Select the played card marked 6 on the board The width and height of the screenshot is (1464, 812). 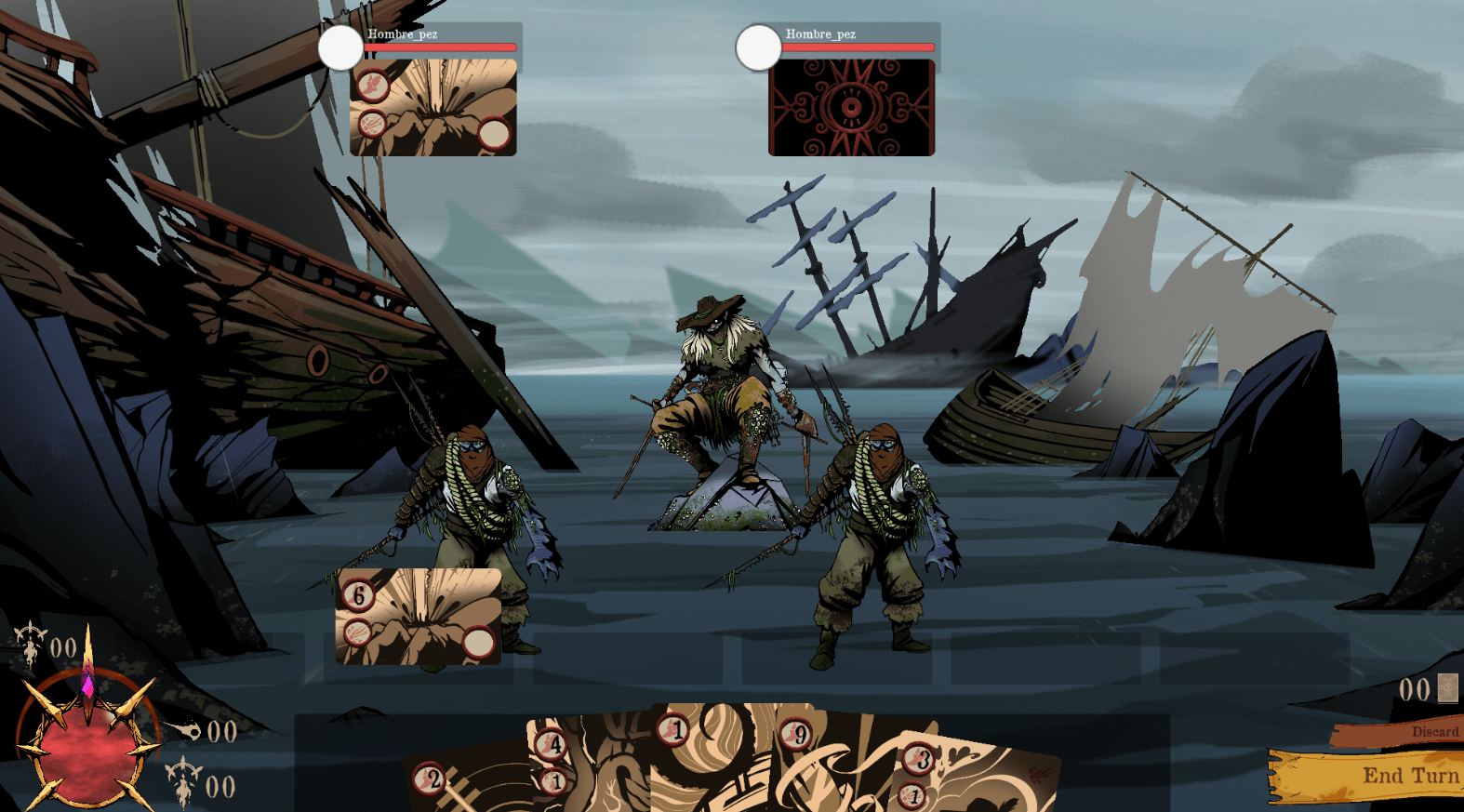pyautogui.click(x=419, y=617)
